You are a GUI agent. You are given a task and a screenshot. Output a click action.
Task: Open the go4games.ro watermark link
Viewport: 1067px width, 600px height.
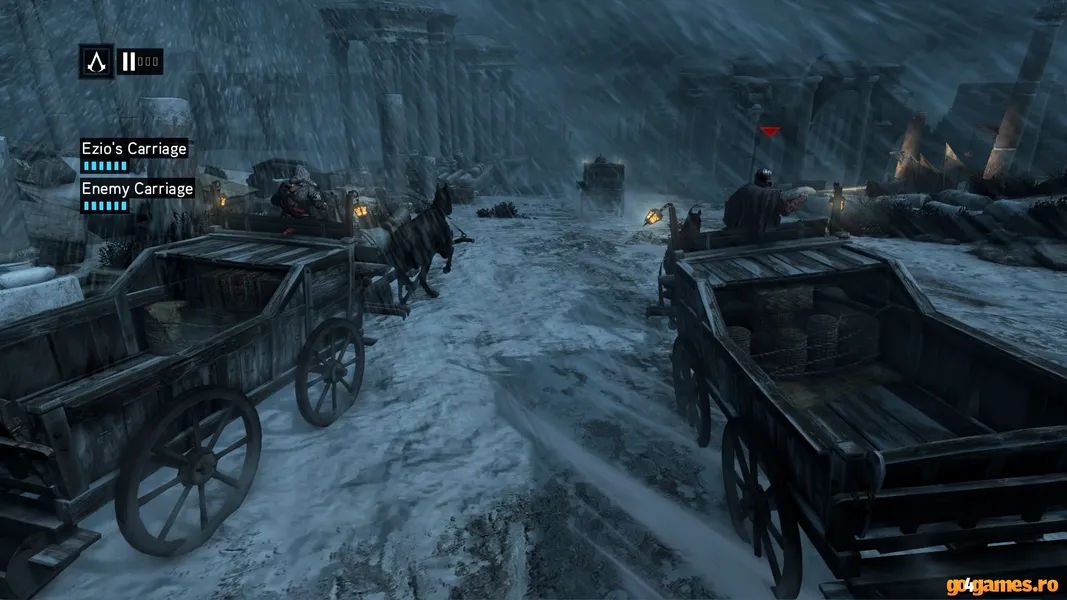pos(1003,583)
